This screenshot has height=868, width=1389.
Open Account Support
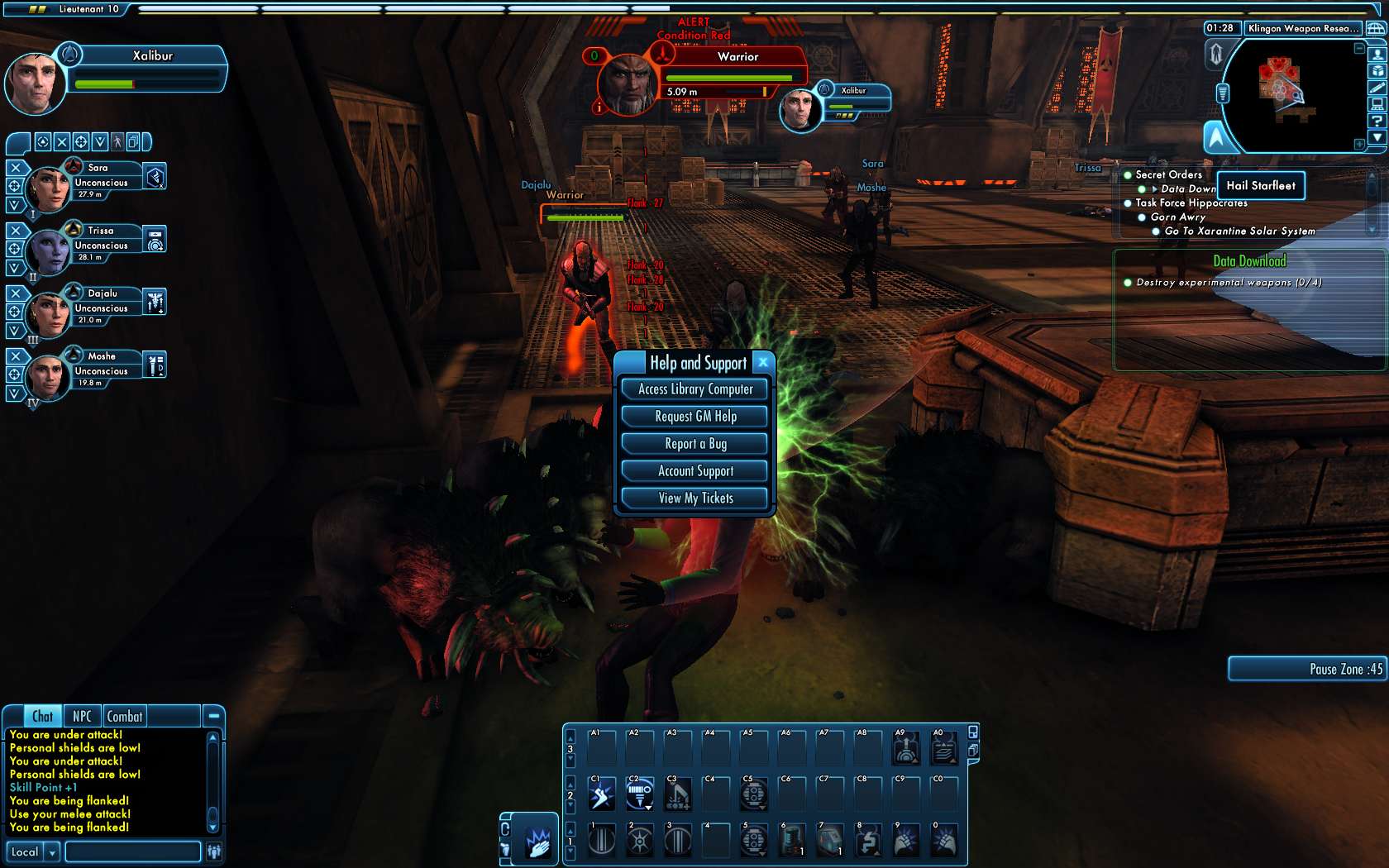694,471
